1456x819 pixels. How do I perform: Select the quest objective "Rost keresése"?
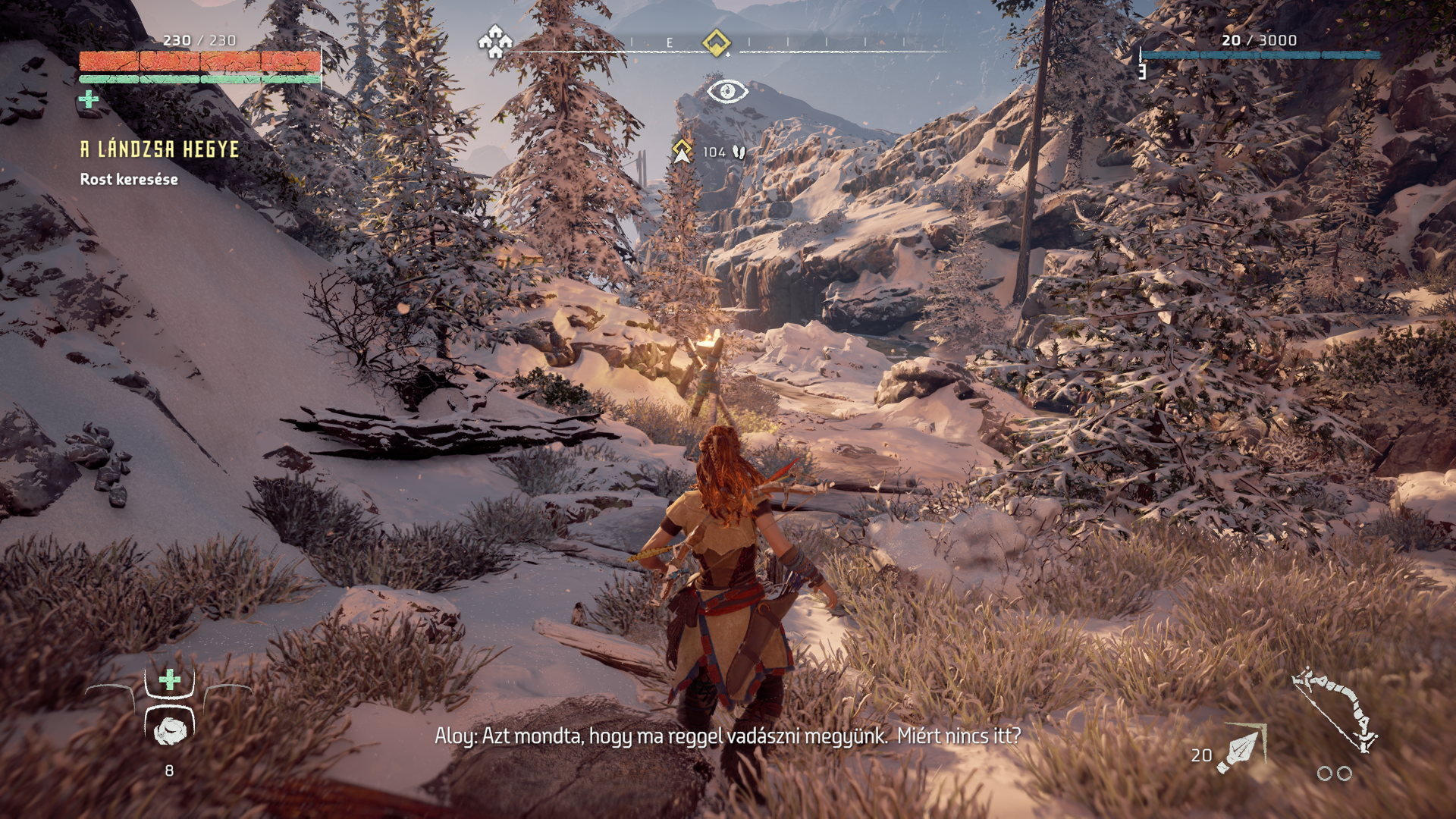129,180
